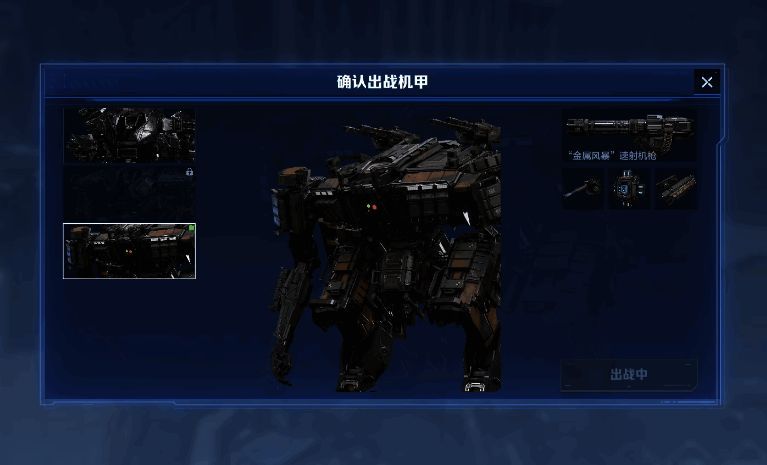
Task: Pick the cannon turret weapon icon
Action: 582,188
